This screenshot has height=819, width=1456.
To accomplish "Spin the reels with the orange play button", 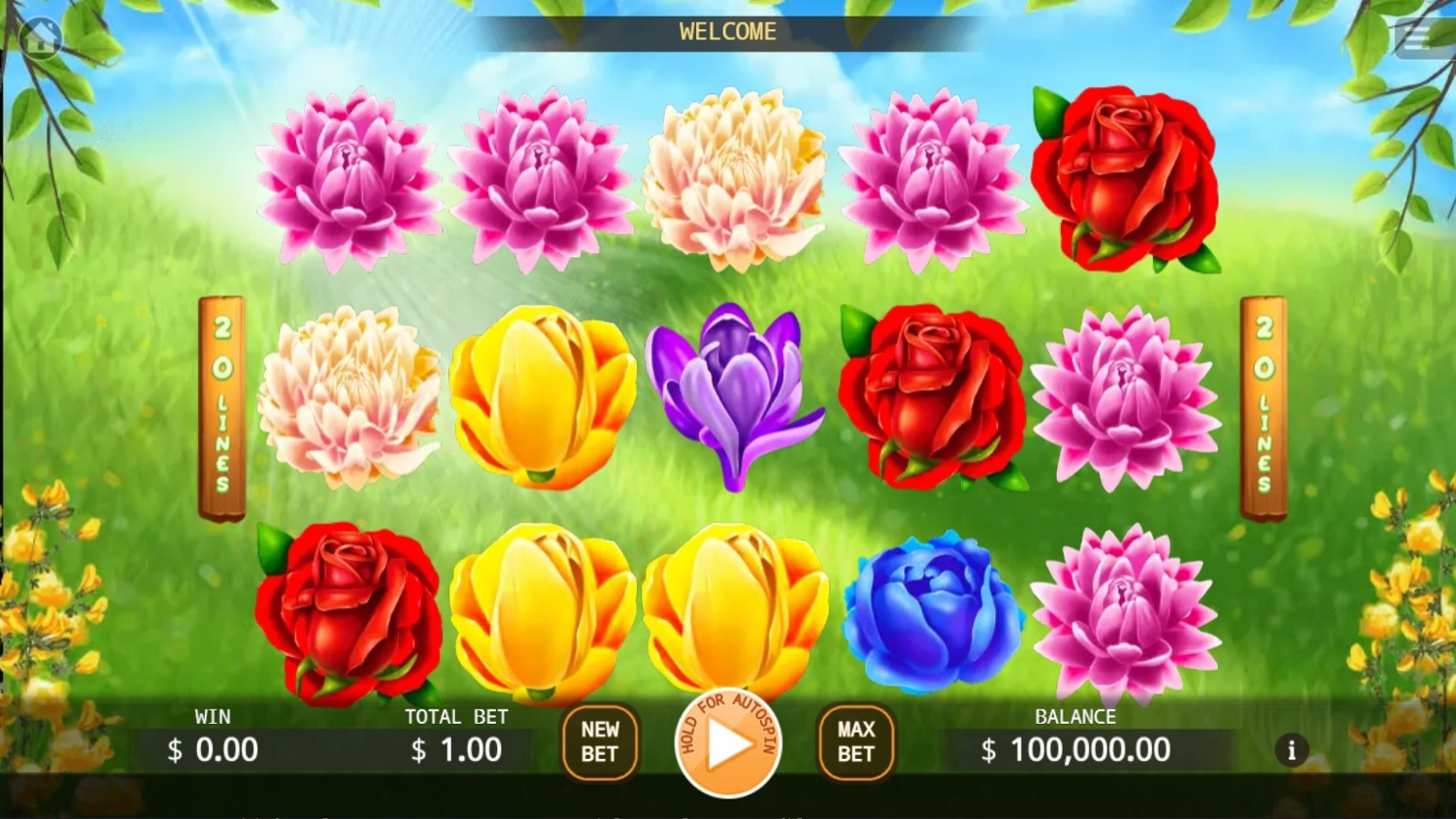I will click(728, 744).
